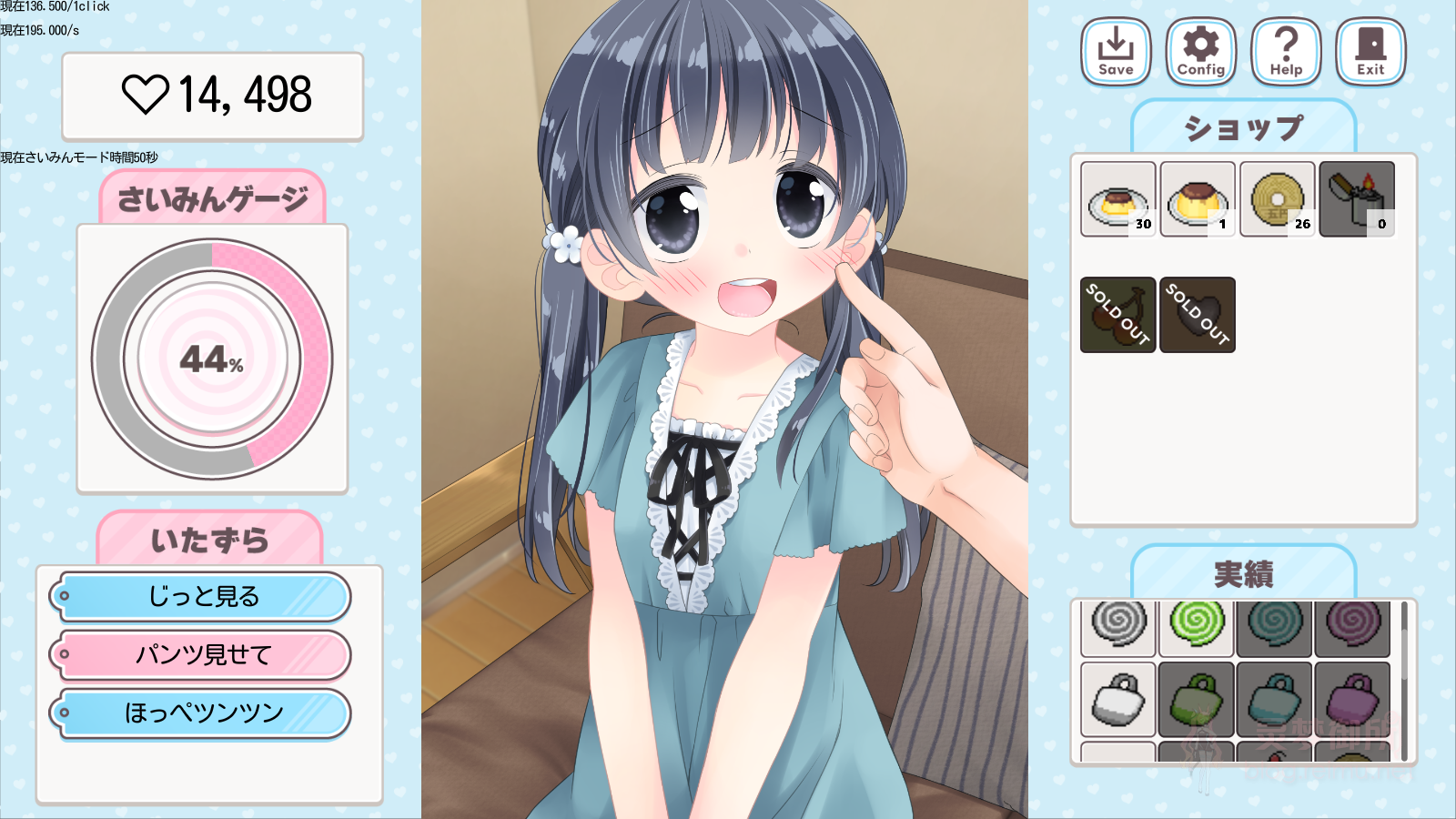
Task: Save the game progress
Action: pyautogui.click(x=1115, y=52)
